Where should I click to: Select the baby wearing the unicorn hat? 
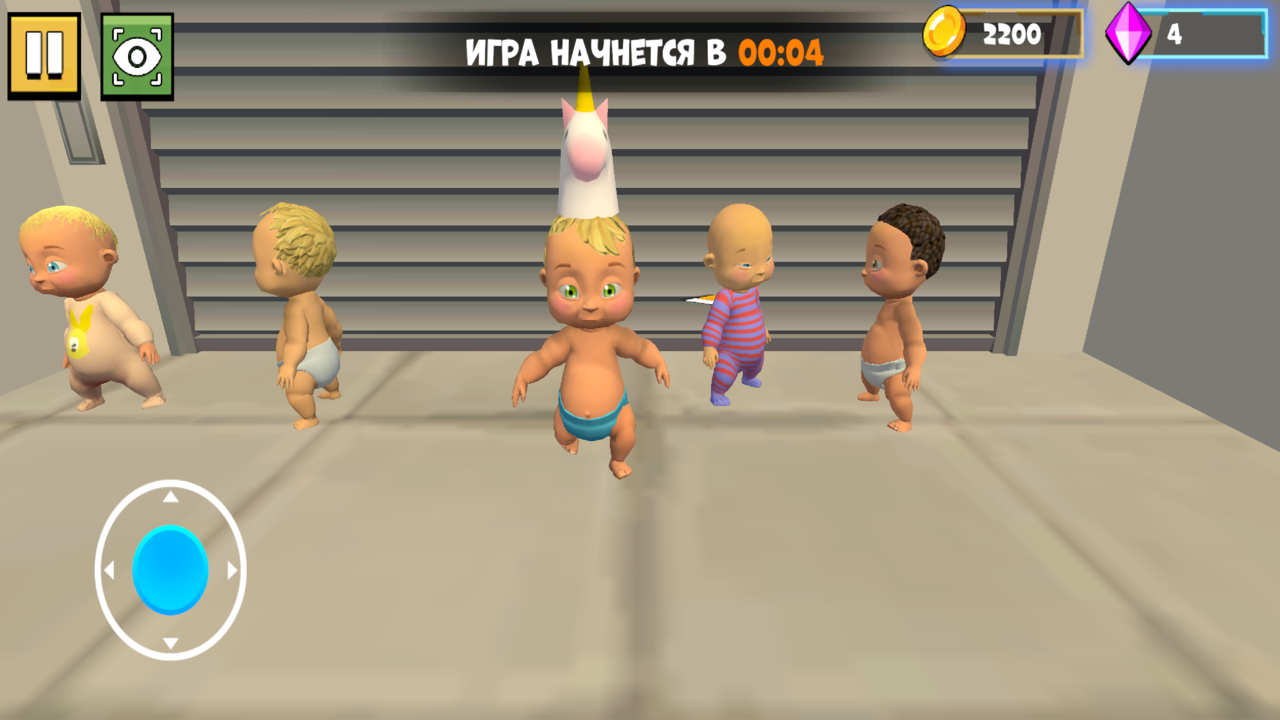click(590, 330)
